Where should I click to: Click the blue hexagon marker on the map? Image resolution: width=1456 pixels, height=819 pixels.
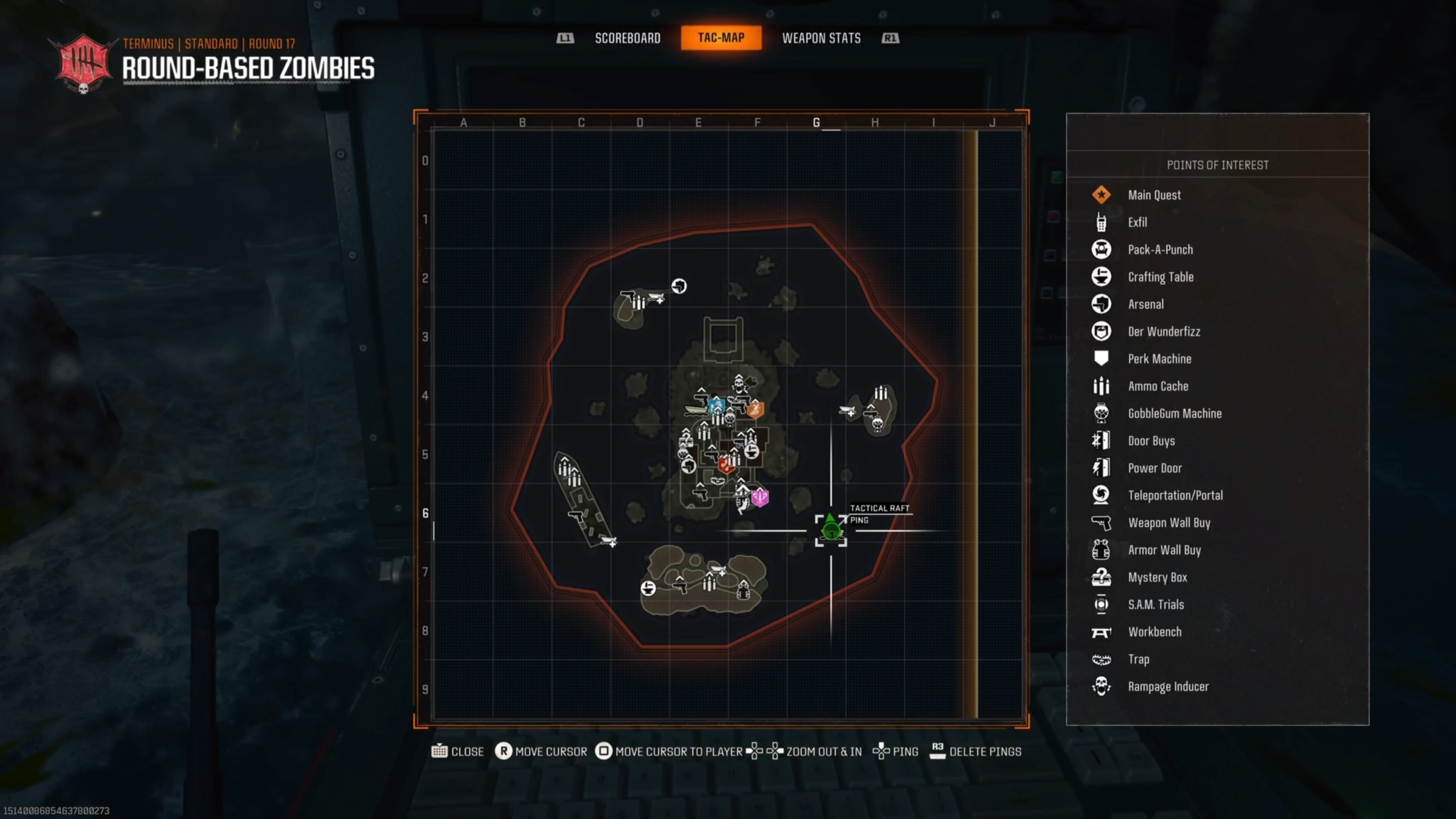coord(716,405)
